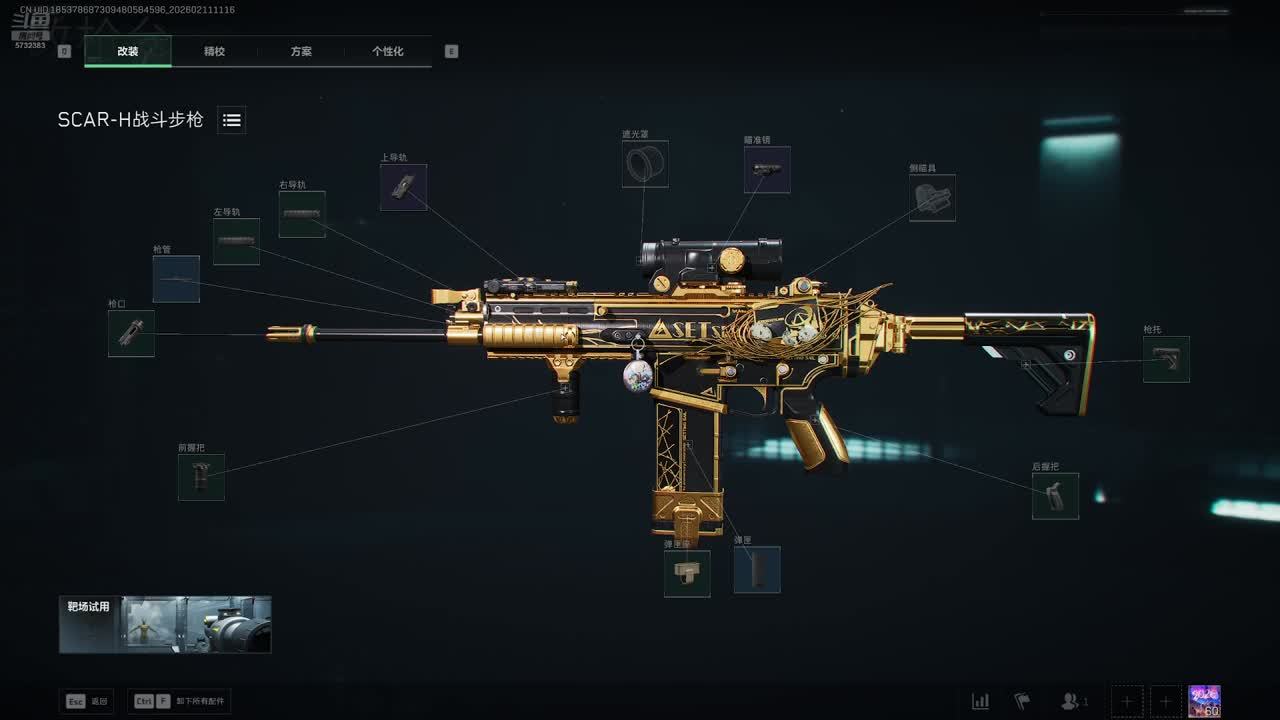Select the 上导轨 top rail slot

[403, 187]
